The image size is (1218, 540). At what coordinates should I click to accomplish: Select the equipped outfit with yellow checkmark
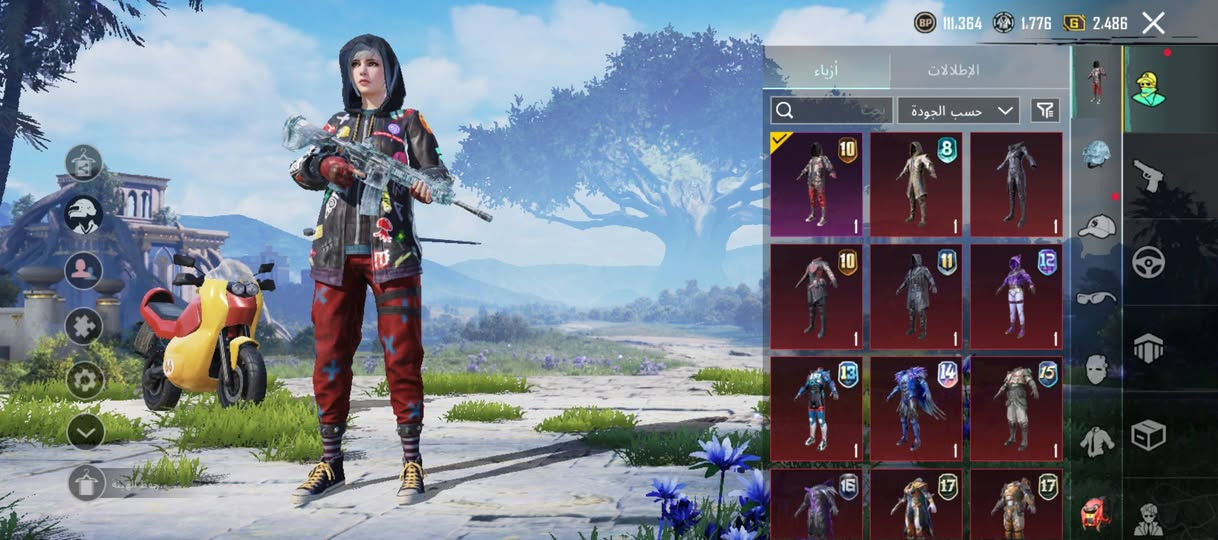tap(816, 184)
